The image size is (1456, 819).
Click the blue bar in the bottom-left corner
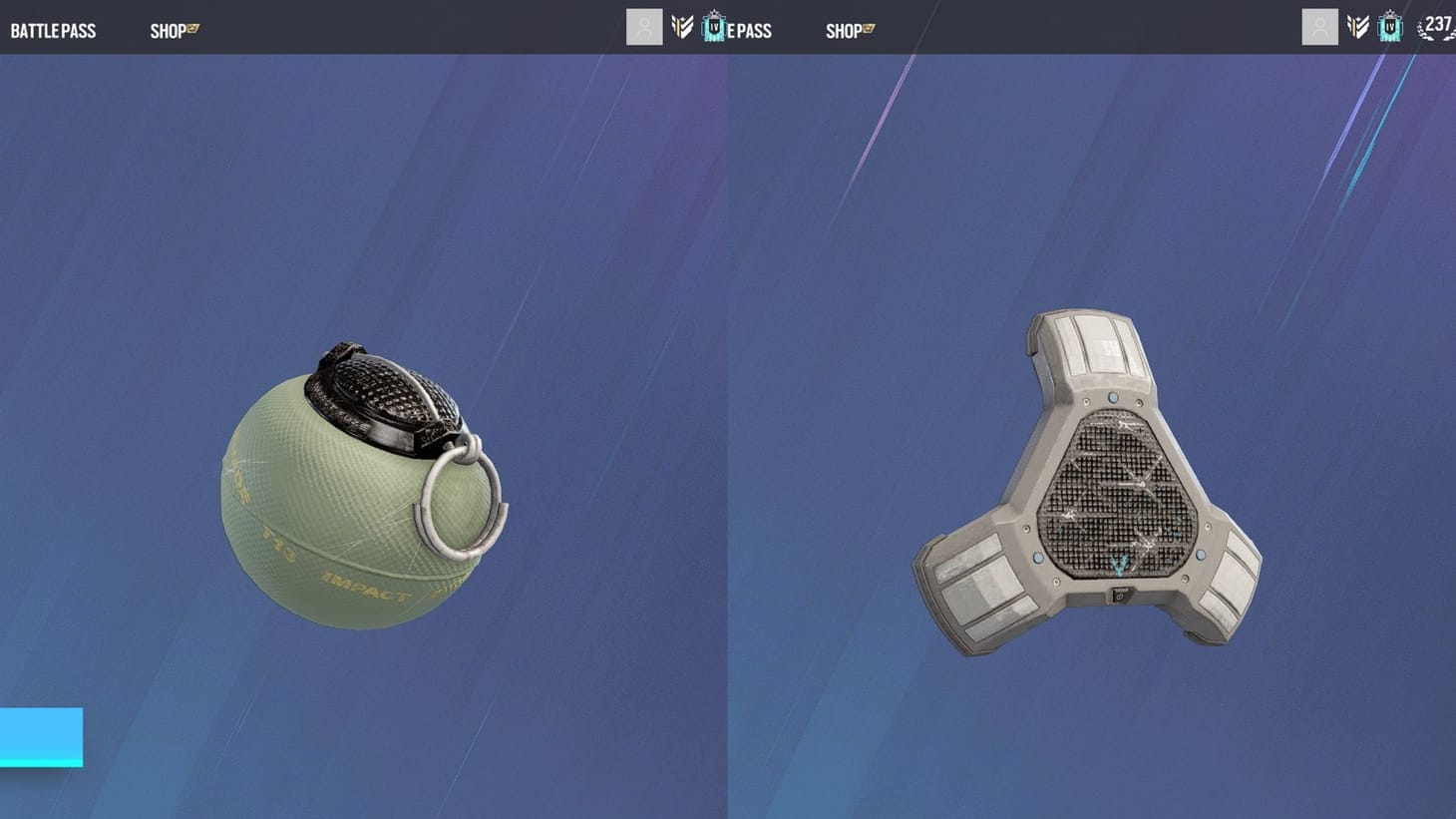coord(40,738)
